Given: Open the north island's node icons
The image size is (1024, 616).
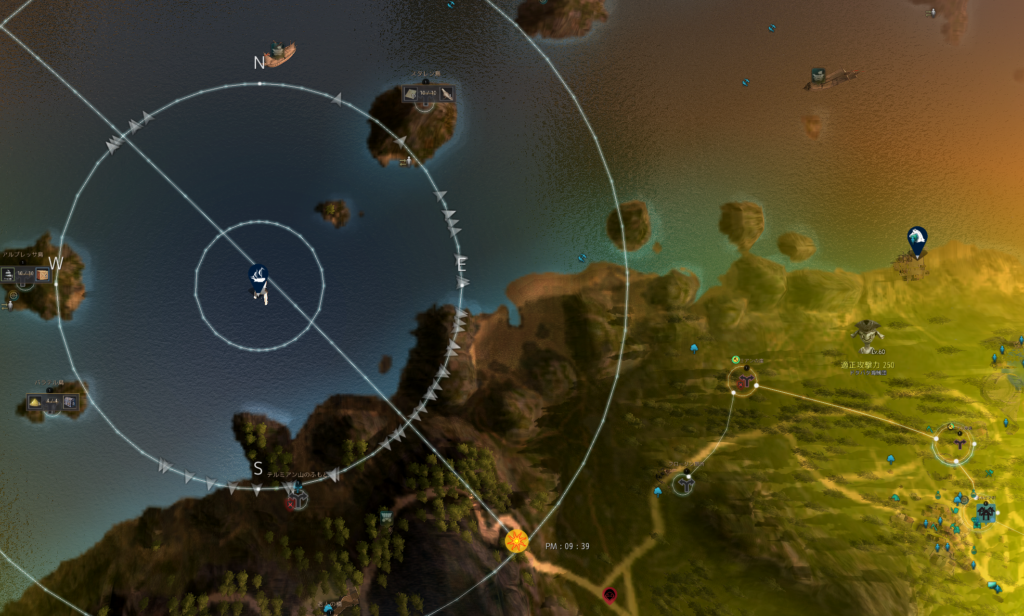Looking at the screenshot, I should [428, 94].
